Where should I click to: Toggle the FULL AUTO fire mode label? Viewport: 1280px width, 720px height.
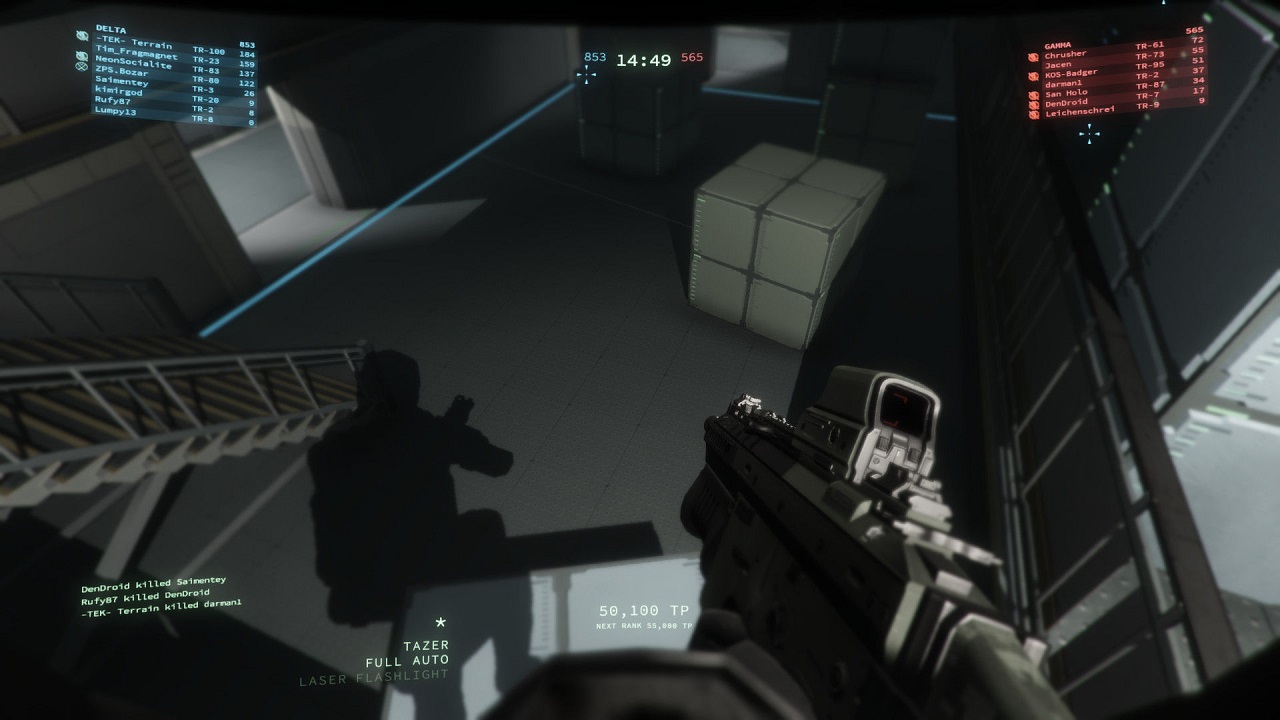pyautogui.click(x=407, y=661)
